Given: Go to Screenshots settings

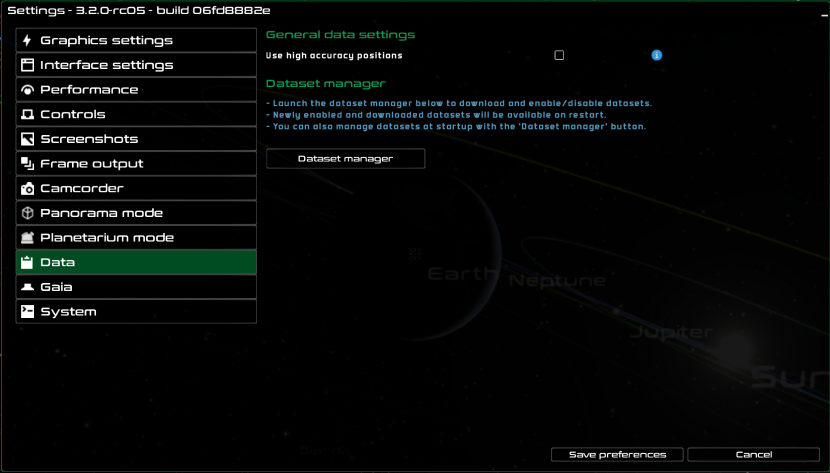Looking at the screenshot, I should pyautogui.click(x=136, y=139).
